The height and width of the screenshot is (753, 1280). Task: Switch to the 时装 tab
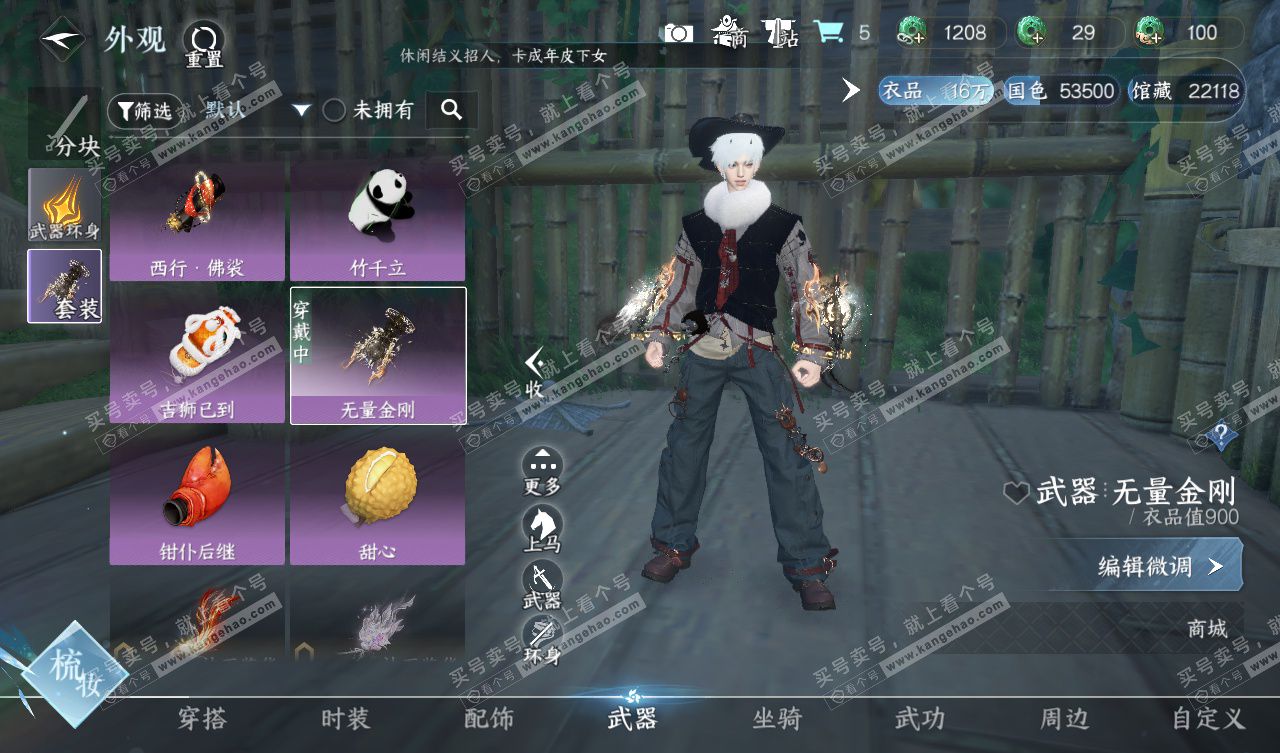point(345,718)
